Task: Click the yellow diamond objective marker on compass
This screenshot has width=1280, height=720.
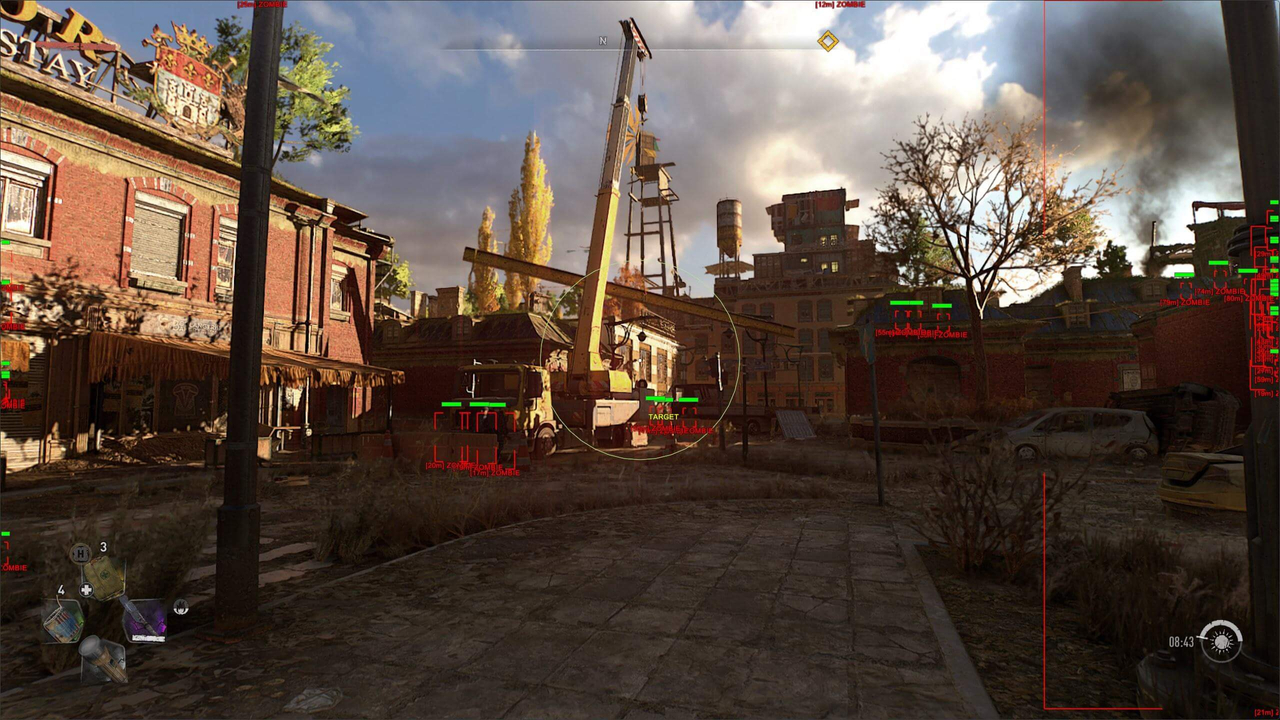Action: (828, 41)
